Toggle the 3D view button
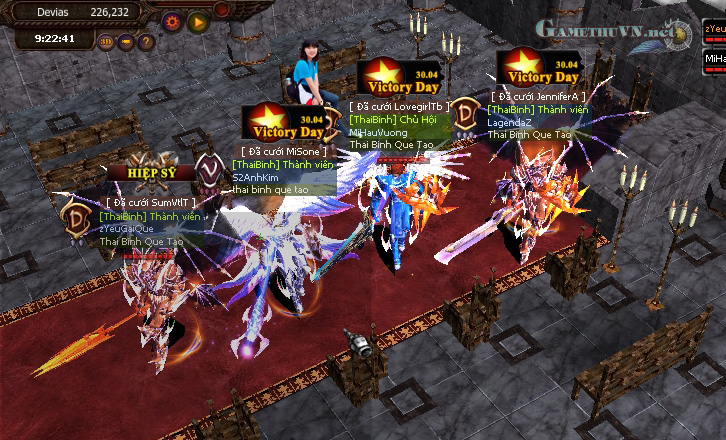The image size is (726, 440). click(x=106, y=42)
